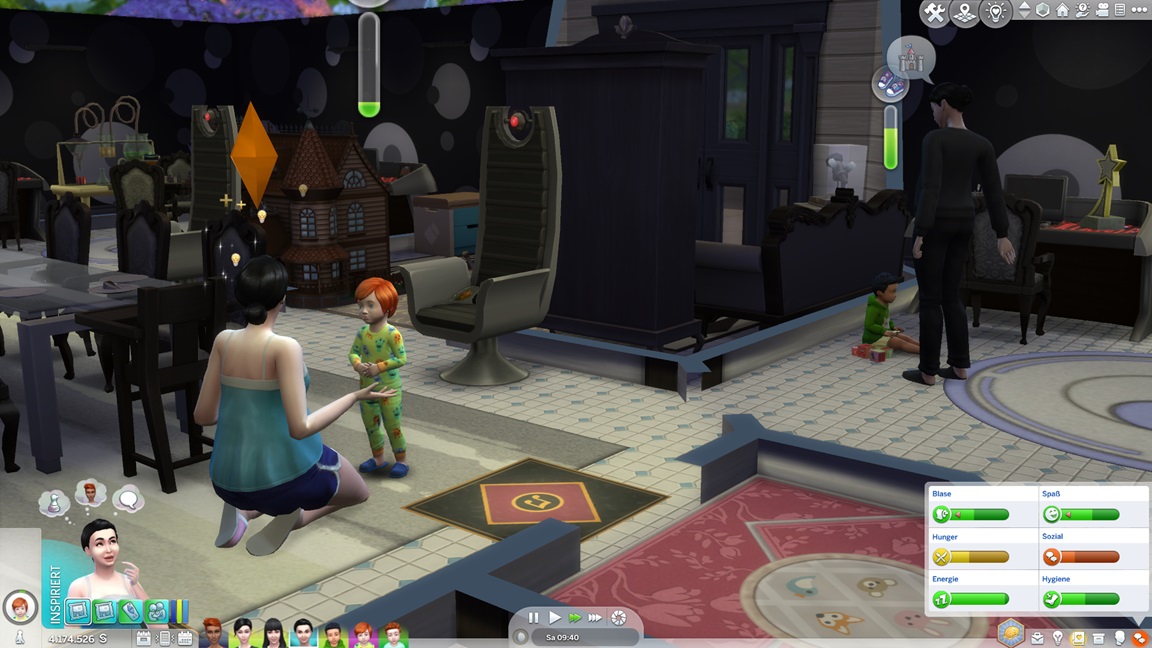Open the career briefcase panel
1152x648 pixels.
click(1038, 638)
